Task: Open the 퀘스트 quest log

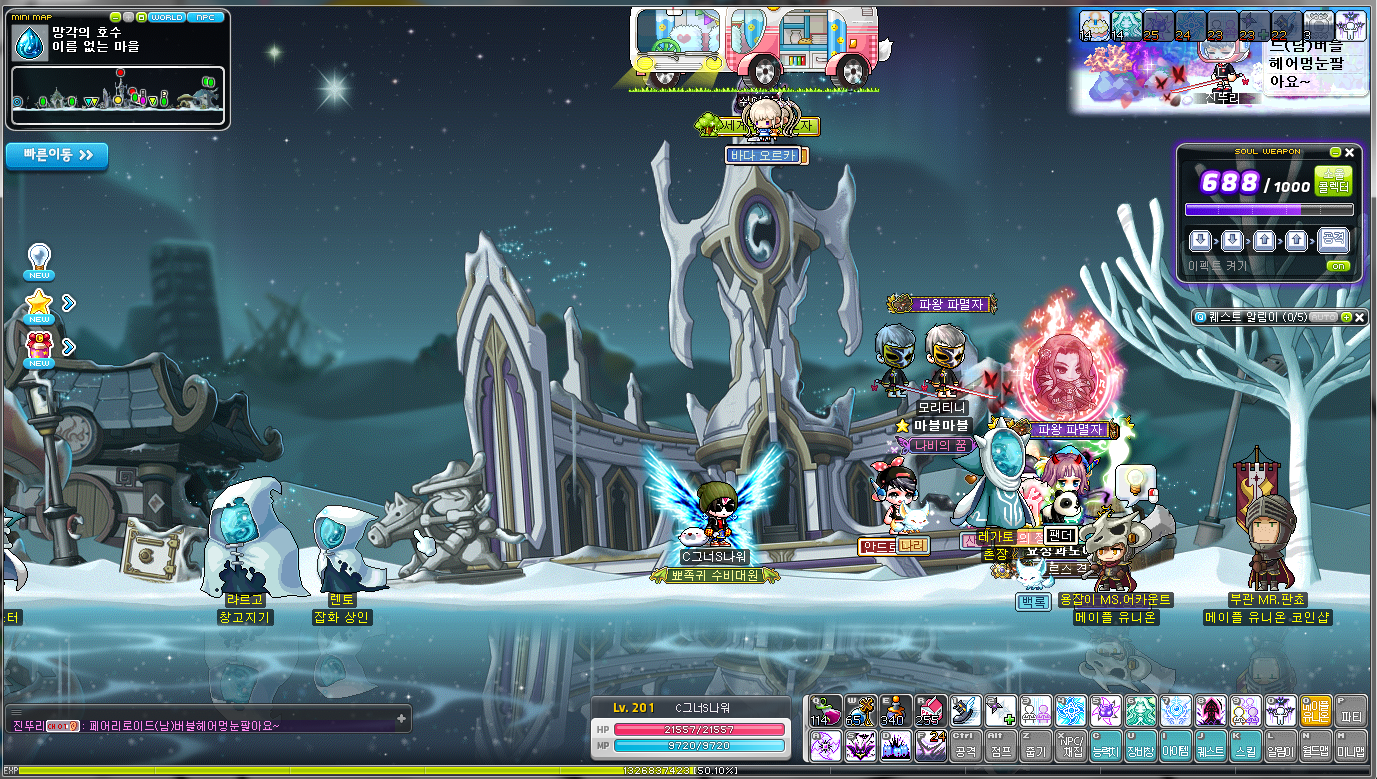Action: 1210,745
